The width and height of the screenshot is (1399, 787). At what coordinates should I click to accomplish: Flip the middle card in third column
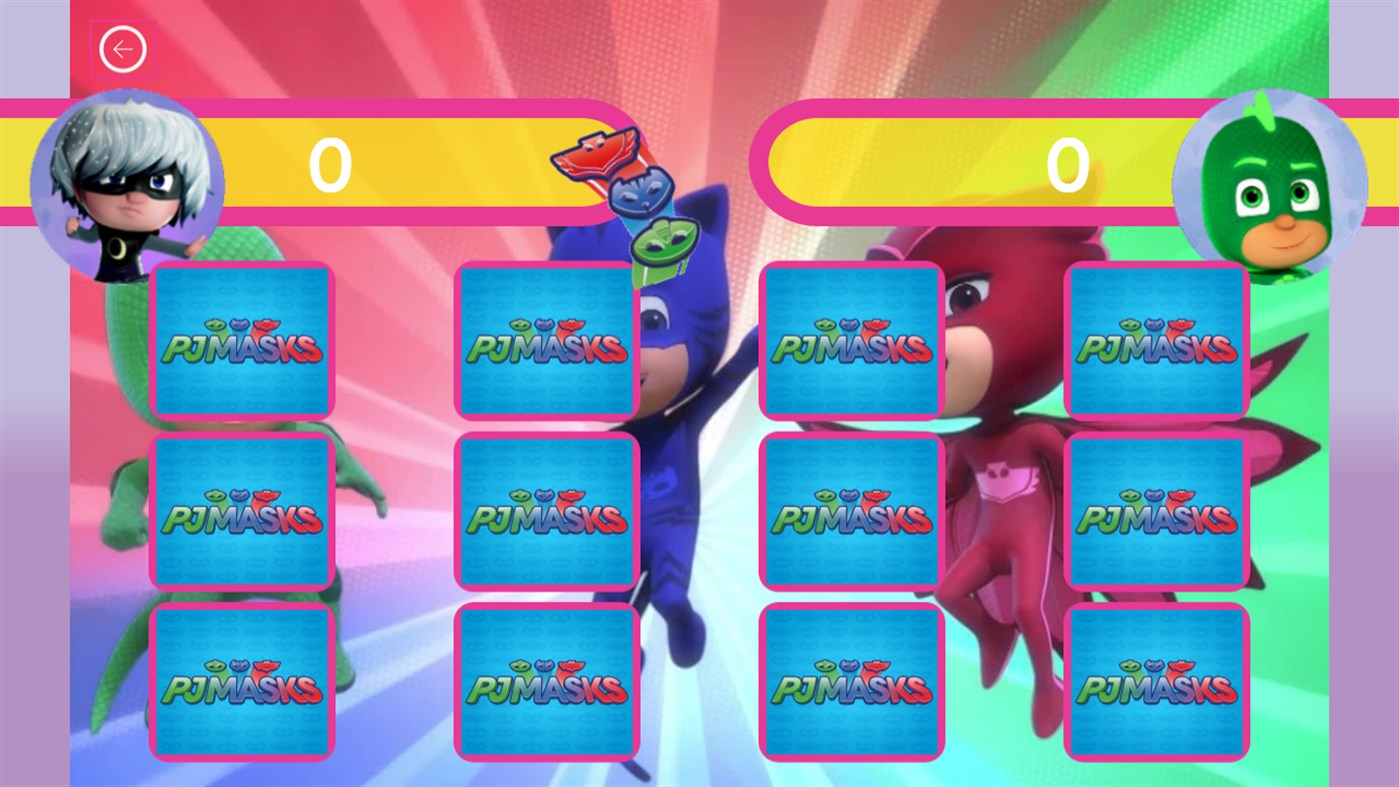click(851, 510)
